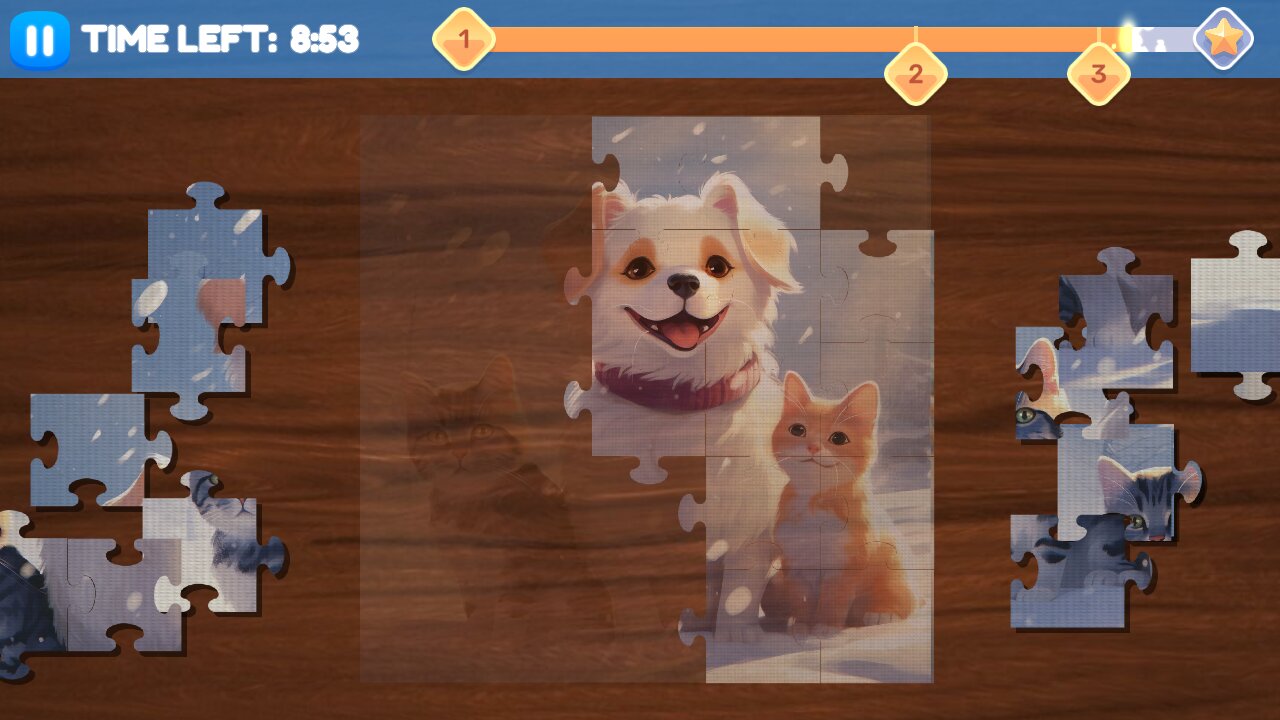Click milestone marker 2

coord(916,72)
